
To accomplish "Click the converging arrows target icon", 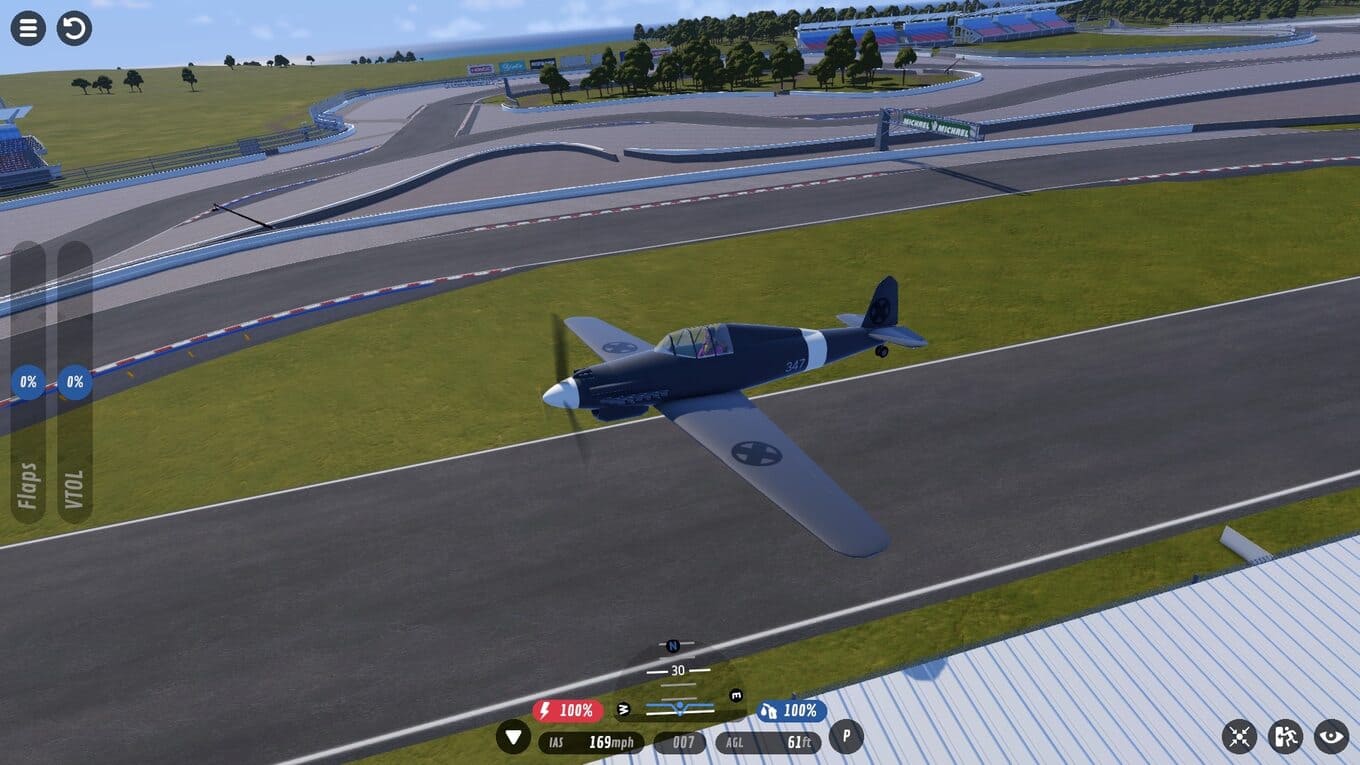I will (x=1239, y=737).
